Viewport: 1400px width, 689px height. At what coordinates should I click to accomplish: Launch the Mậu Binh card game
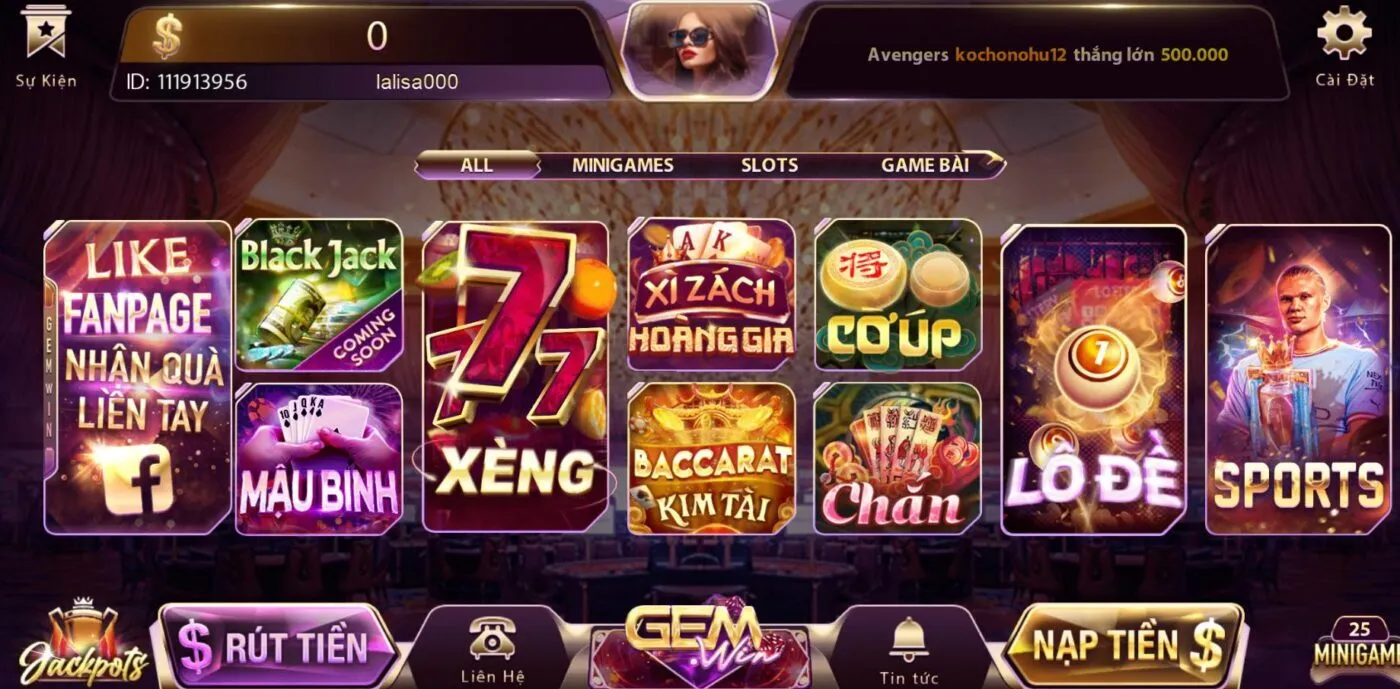tap(318, 459)
